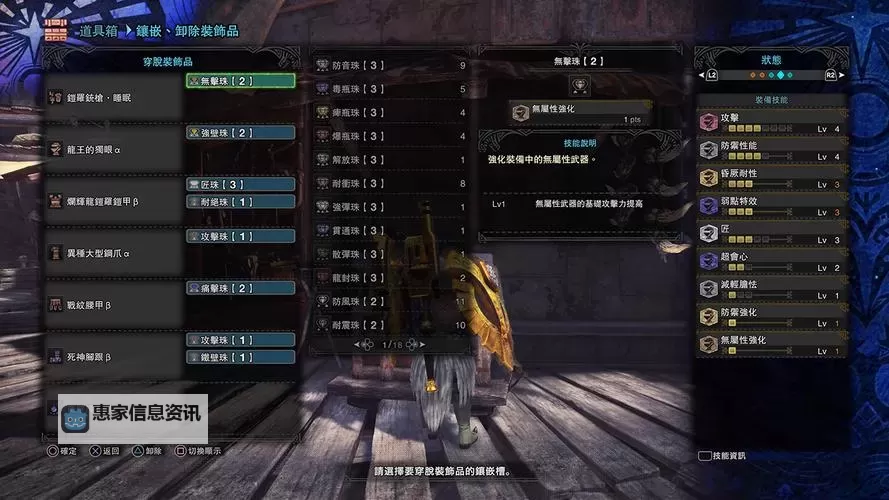889x500 pixels.
Task: Select the 痛擊珠【2】 socket slot
Action: pos(240,288)
